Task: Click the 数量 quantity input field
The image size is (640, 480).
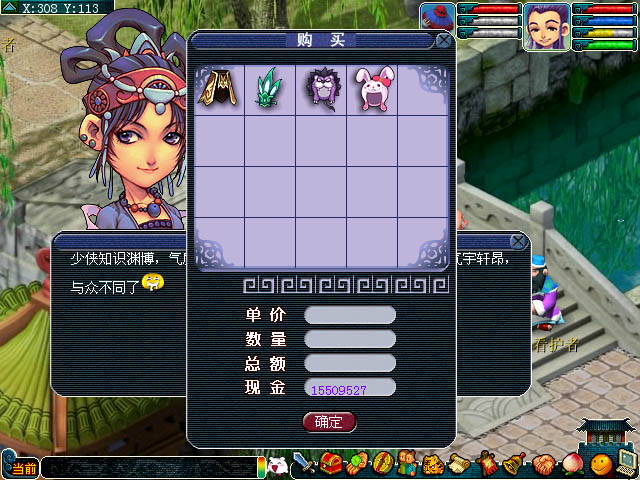Action: (350, 339)
